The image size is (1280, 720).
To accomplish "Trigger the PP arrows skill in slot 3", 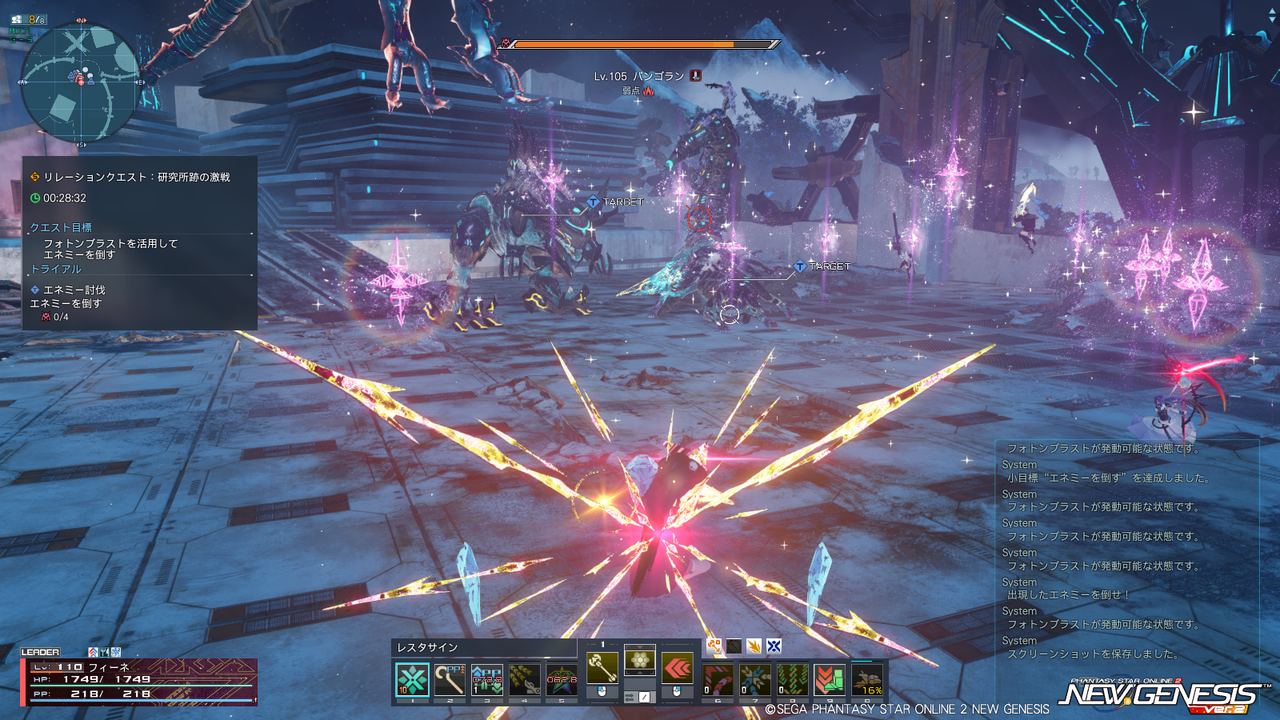I will tap(486, 680).
